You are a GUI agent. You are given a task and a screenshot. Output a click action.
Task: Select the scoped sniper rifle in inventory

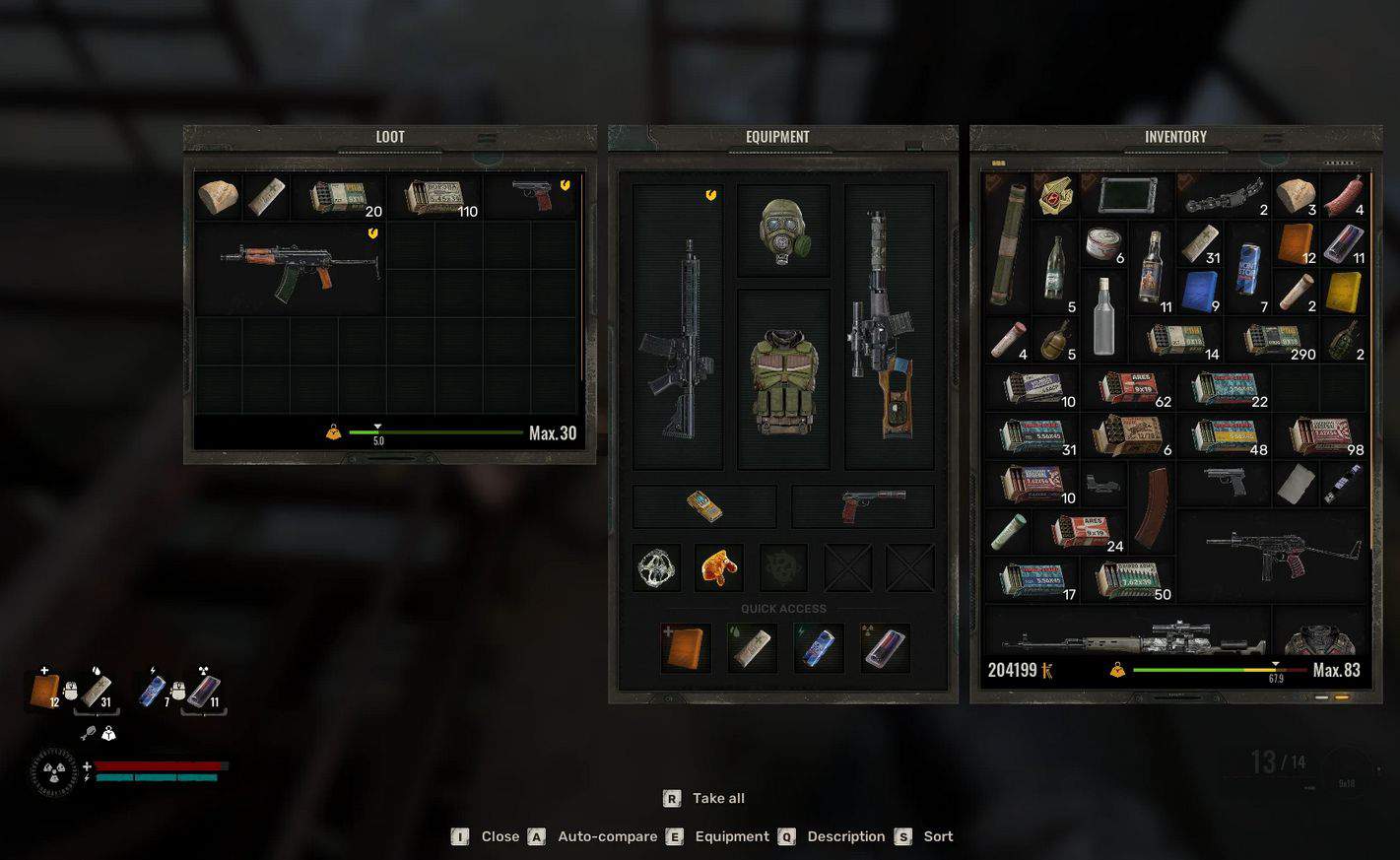click(x=1129, y=638)
